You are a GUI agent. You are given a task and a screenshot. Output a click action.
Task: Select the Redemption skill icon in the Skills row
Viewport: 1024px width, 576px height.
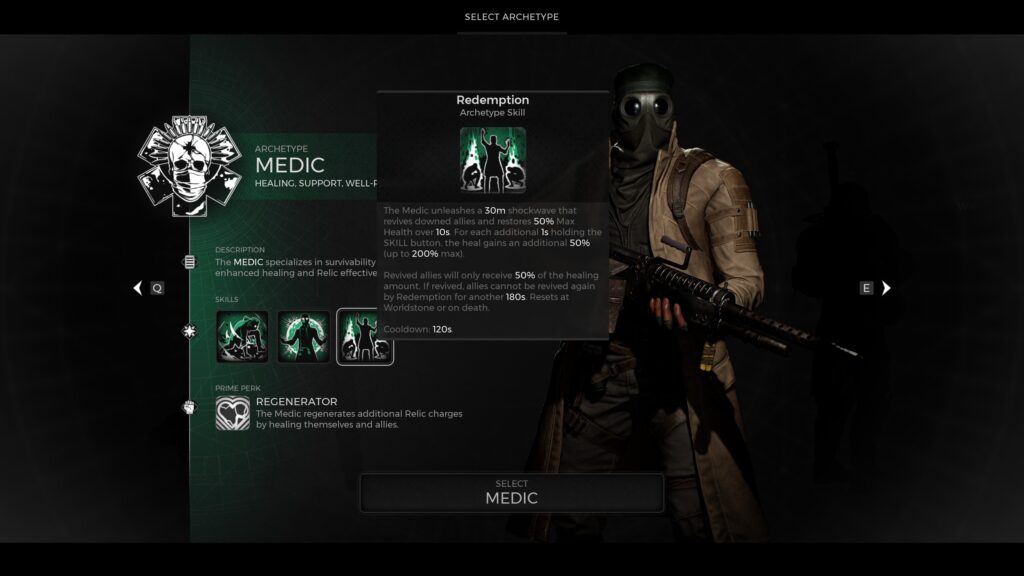pos(365,336)
